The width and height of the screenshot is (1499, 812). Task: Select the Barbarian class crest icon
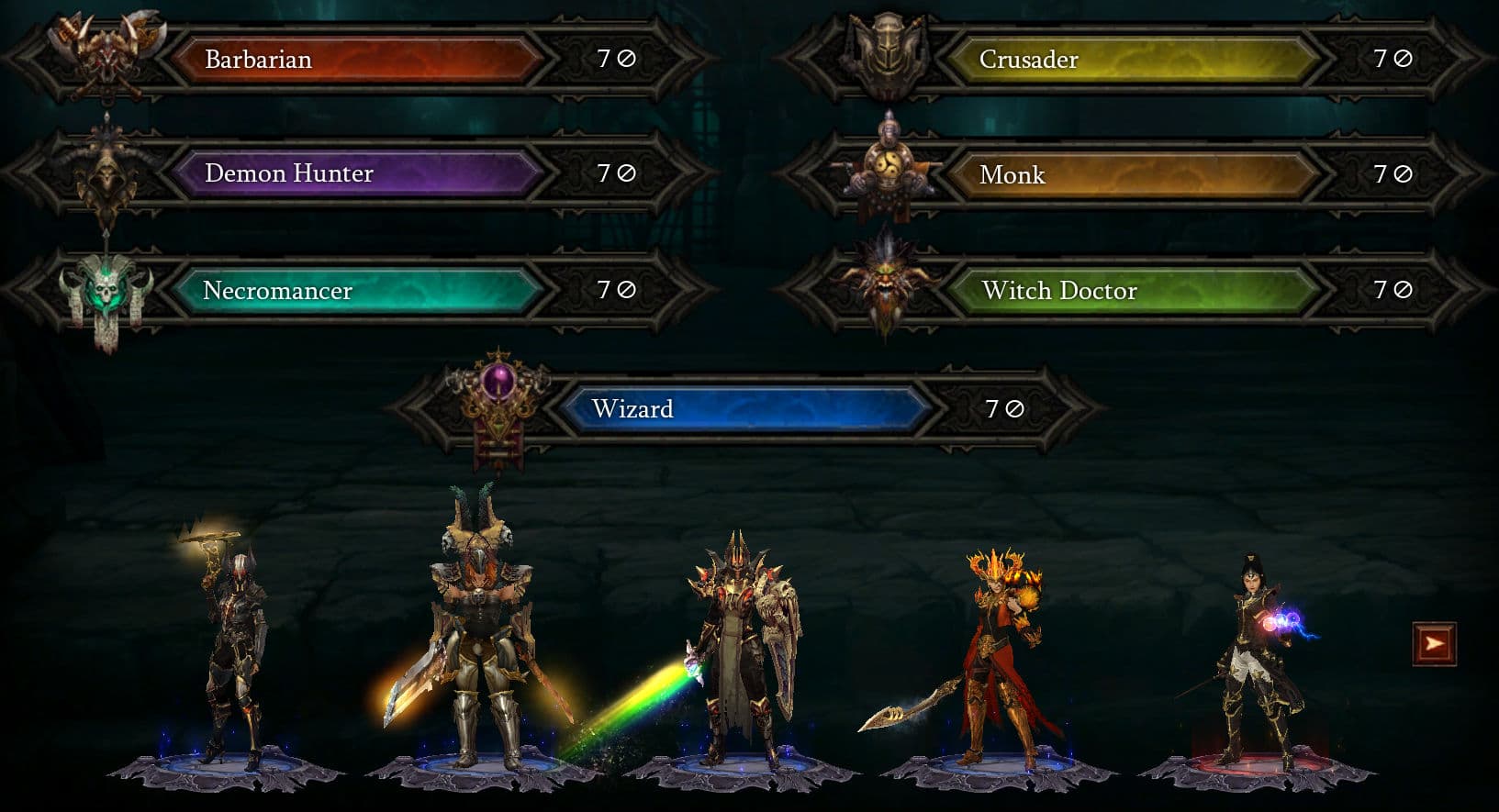click(105, 55)
